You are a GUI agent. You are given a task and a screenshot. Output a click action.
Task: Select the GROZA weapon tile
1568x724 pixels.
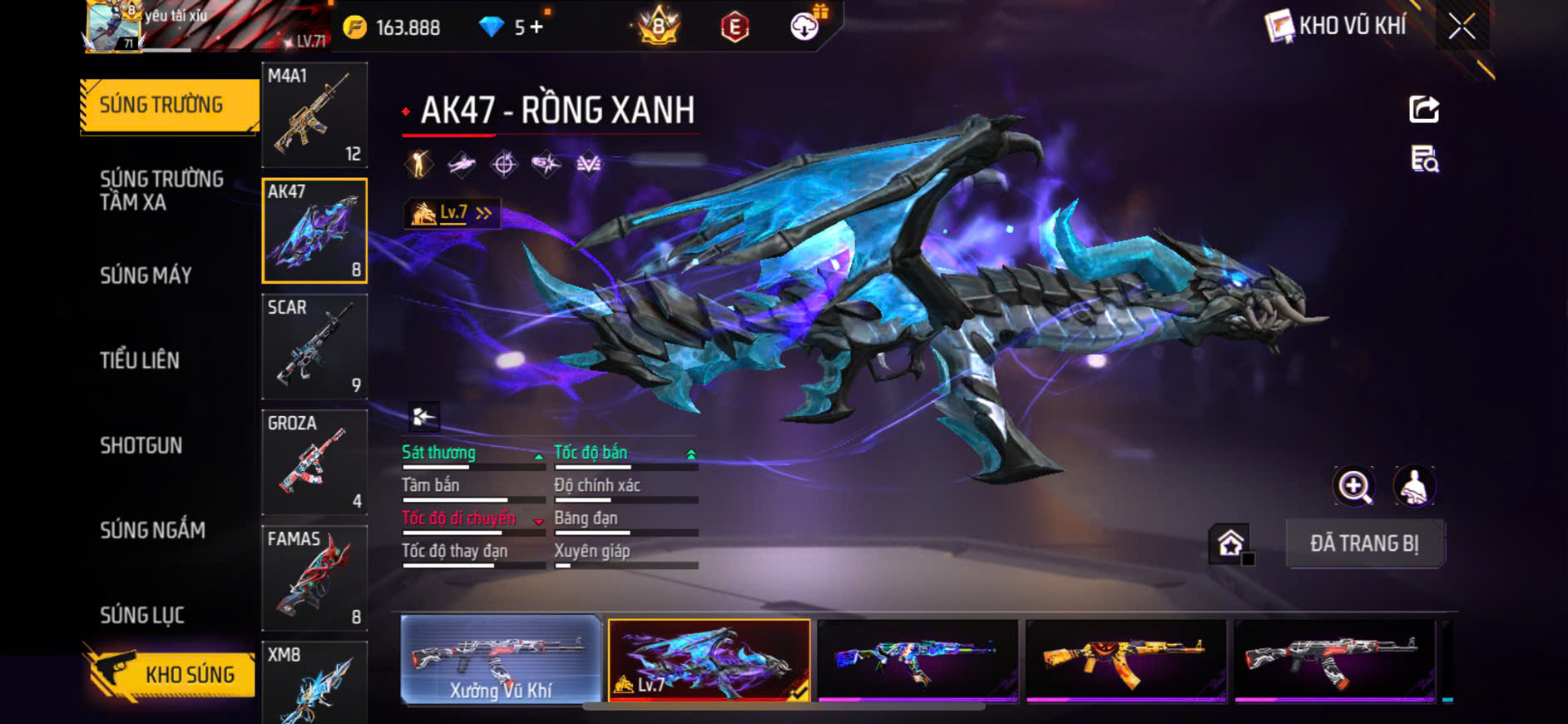tap(314, 462)
